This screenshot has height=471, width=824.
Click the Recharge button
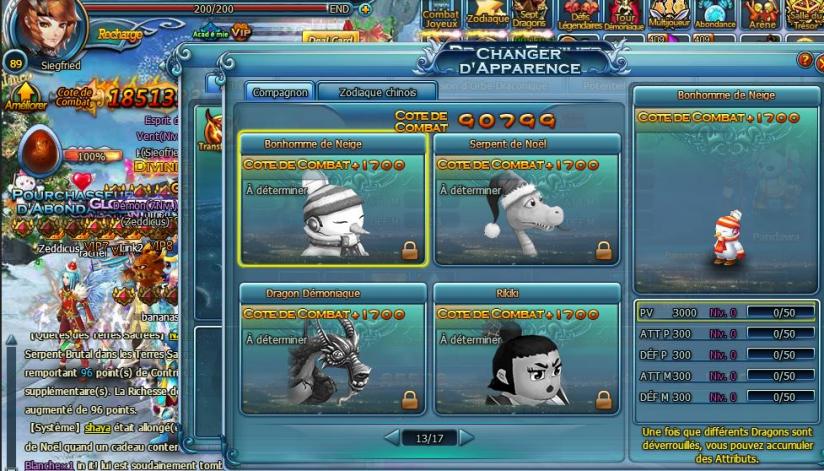tap(120, 34)
